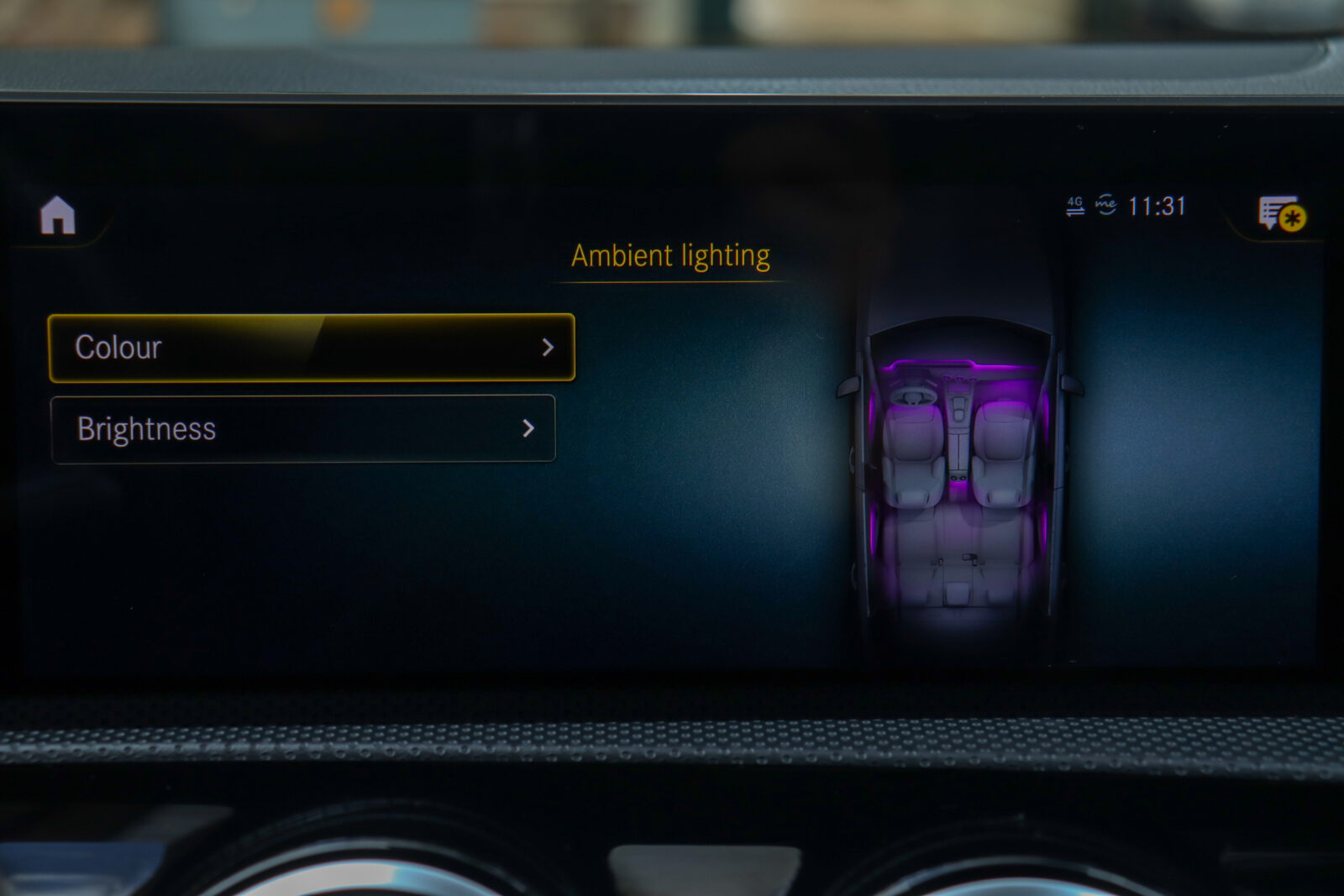Open the Brightness settings entry
The image size is (1344, 896).
[x=303, y=429]
